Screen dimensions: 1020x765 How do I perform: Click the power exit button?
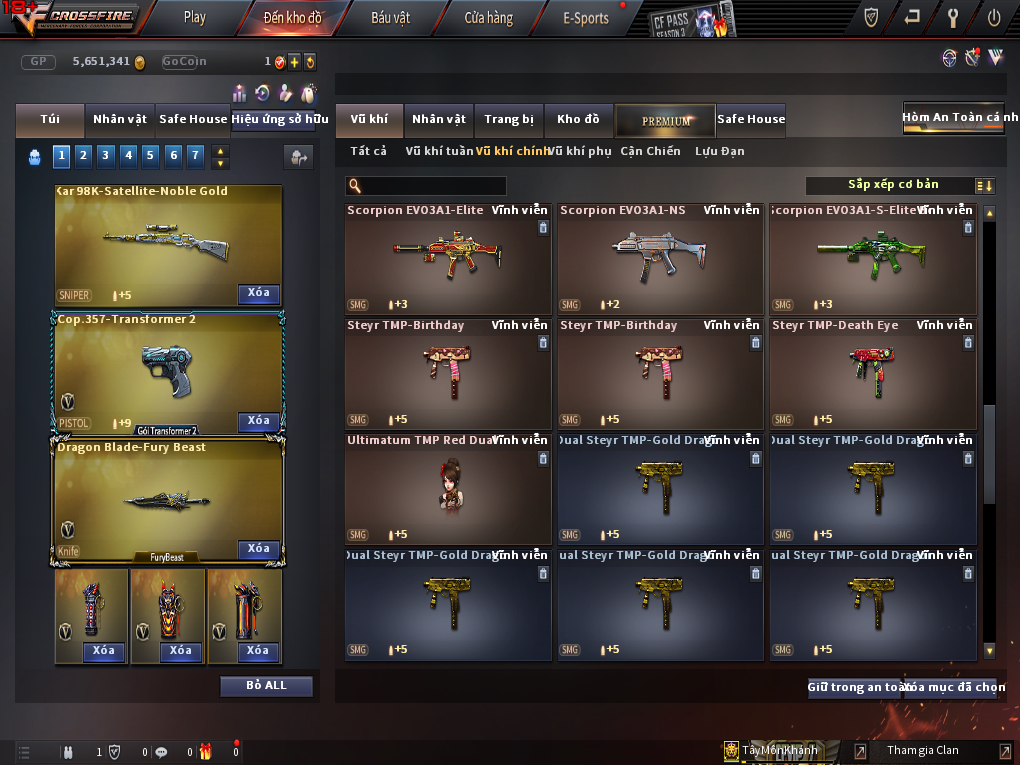(994, 17)
